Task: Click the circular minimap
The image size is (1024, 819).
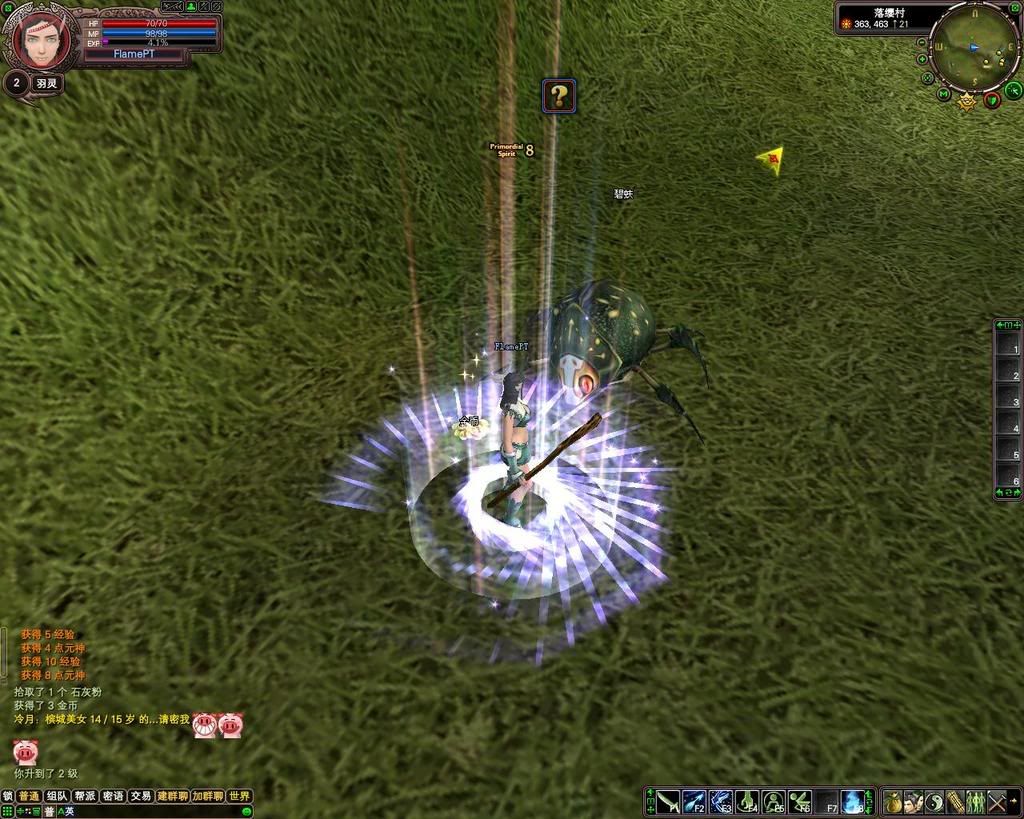Action: pos(974,46)
